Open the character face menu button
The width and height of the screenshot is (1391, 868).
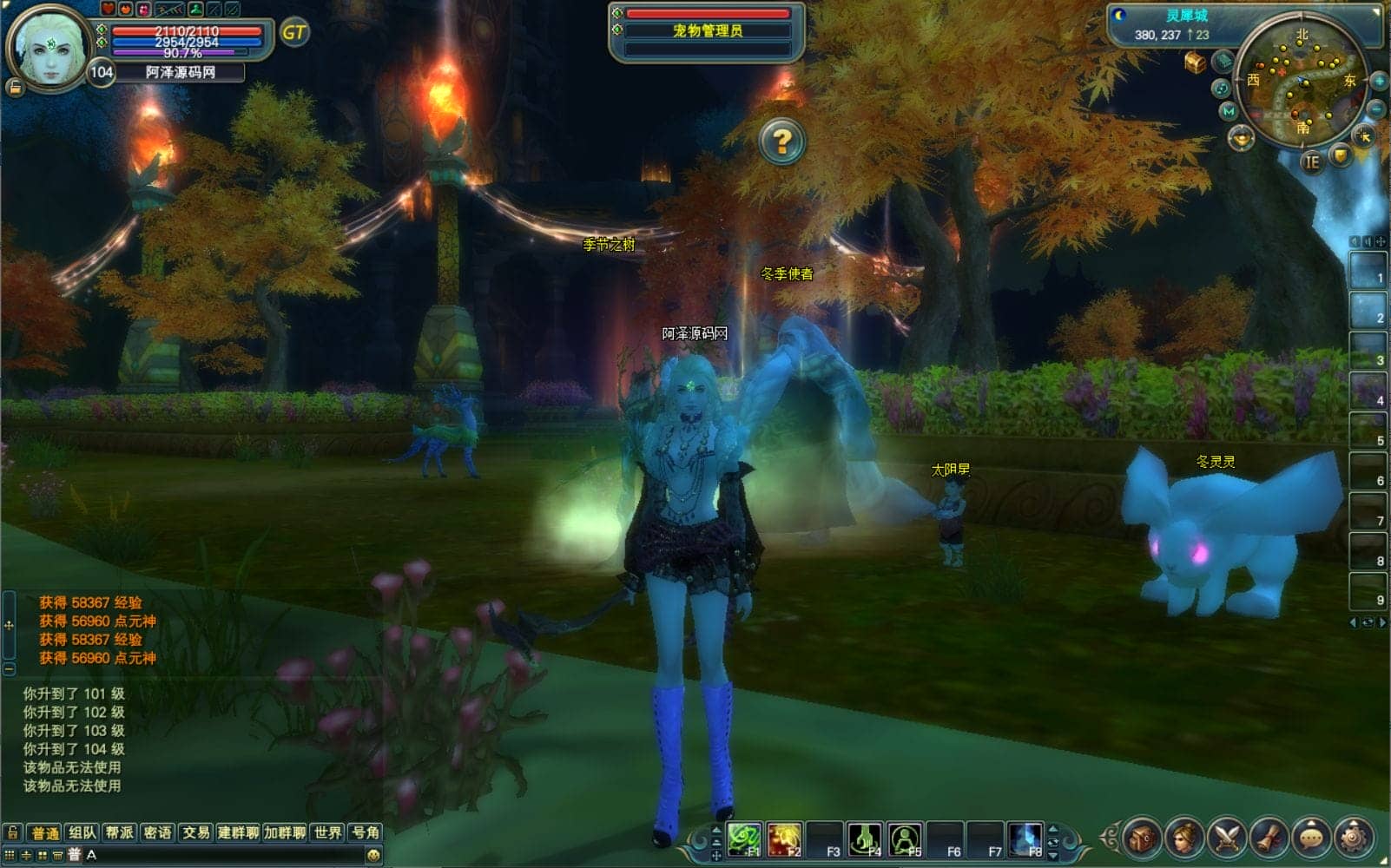click(1184, 838)
